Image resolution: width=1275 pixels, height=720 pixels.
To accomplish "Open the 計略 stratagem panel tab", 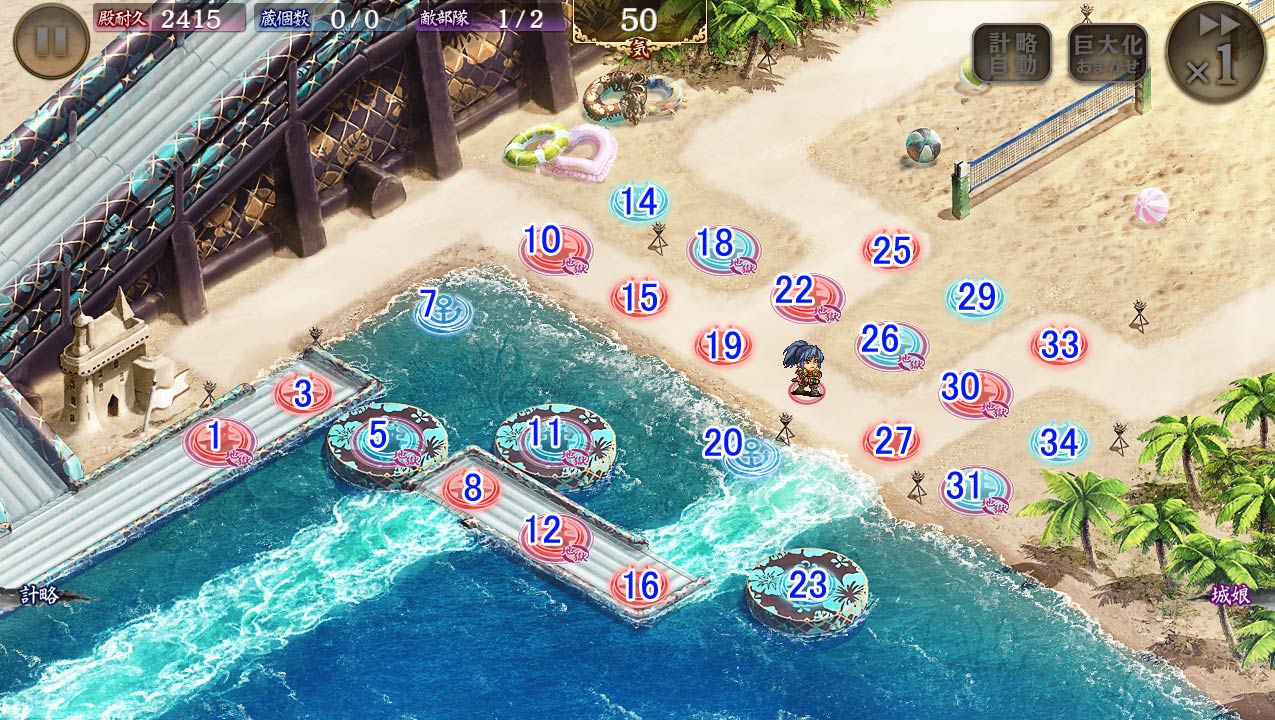I will pos(40,595).
